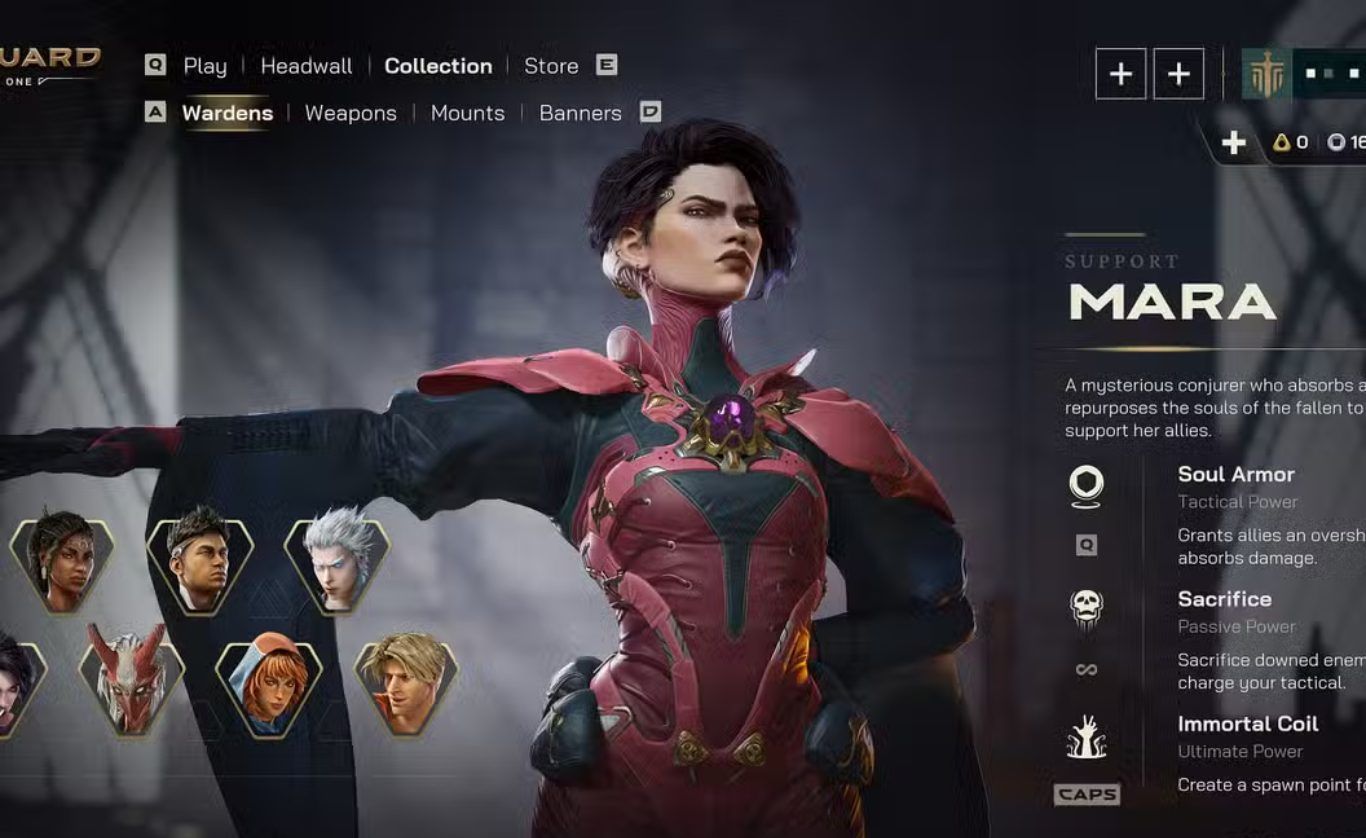Open the player emblem badge
Viewport: 1366px width, 838px height.
(1266, 74)
